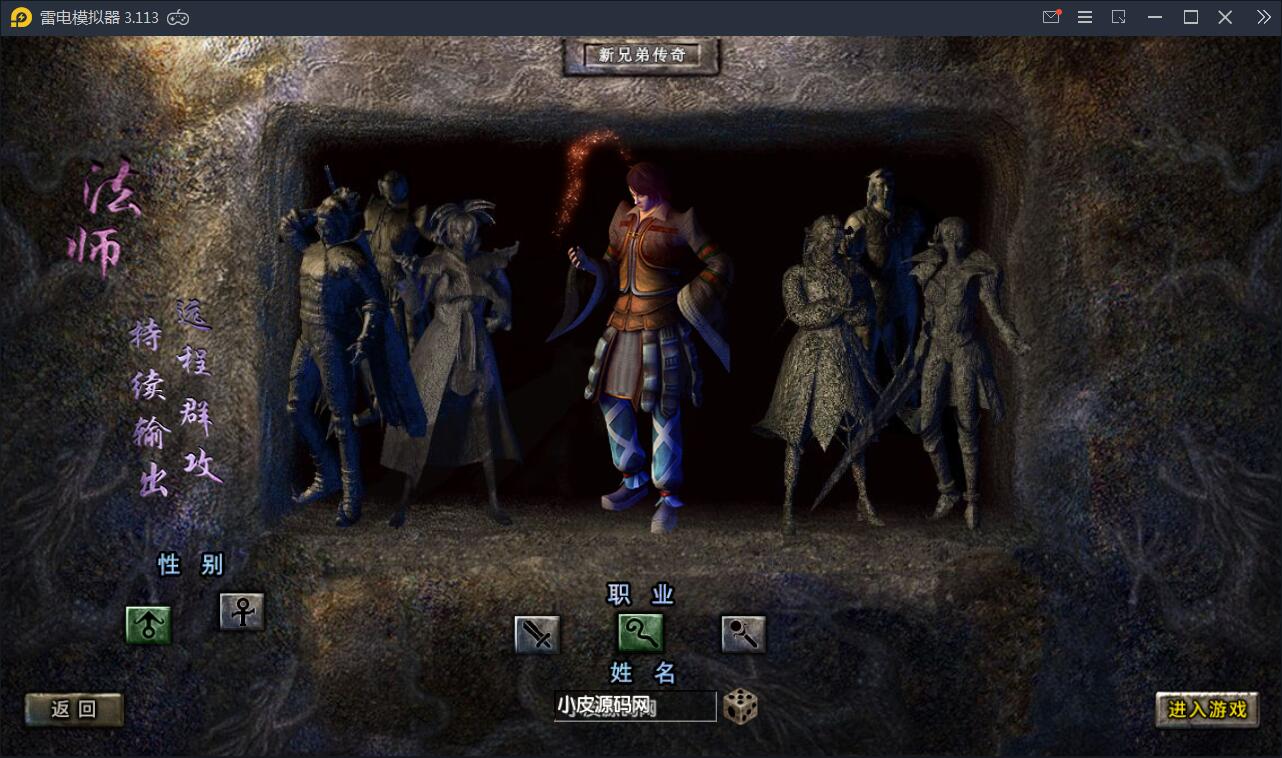Image resolution: width=1282 pixels, height=758 pixels.
Task: Select the male gender symbol
Action: [148, 622]
